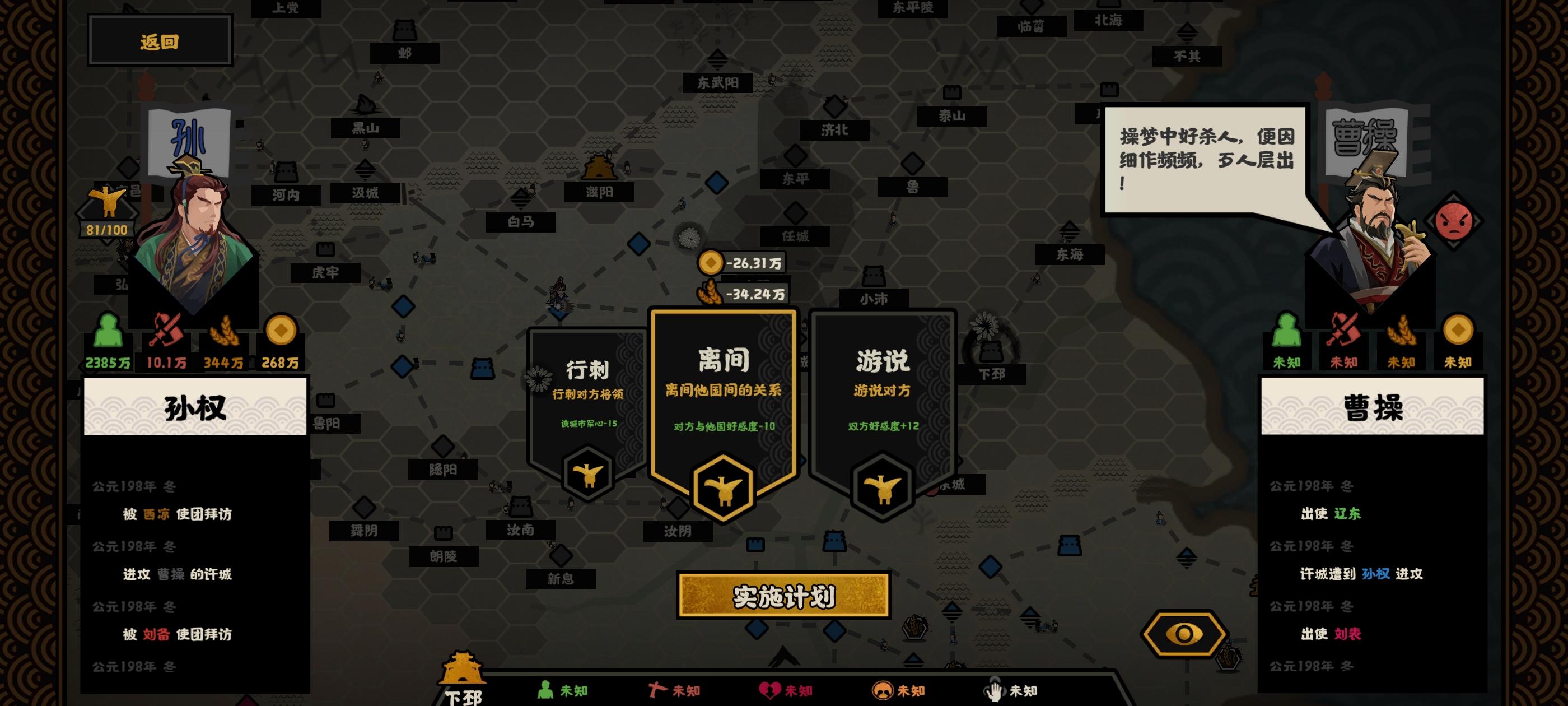Toggle the golden eye spy view indicator

coord(1183,634)
